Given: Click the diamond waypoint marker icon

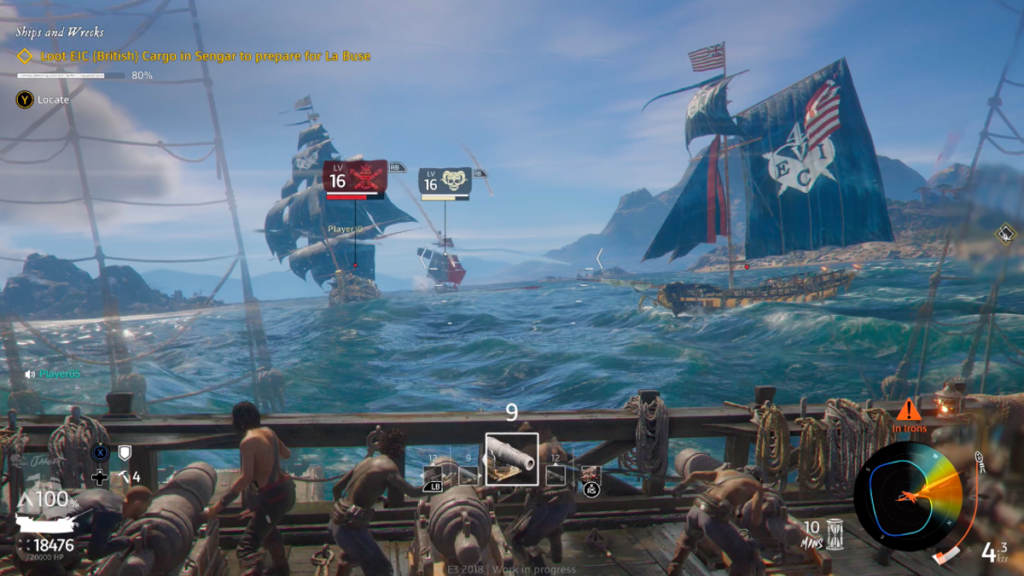Looking at the screenshot, I should [1005, 233].
